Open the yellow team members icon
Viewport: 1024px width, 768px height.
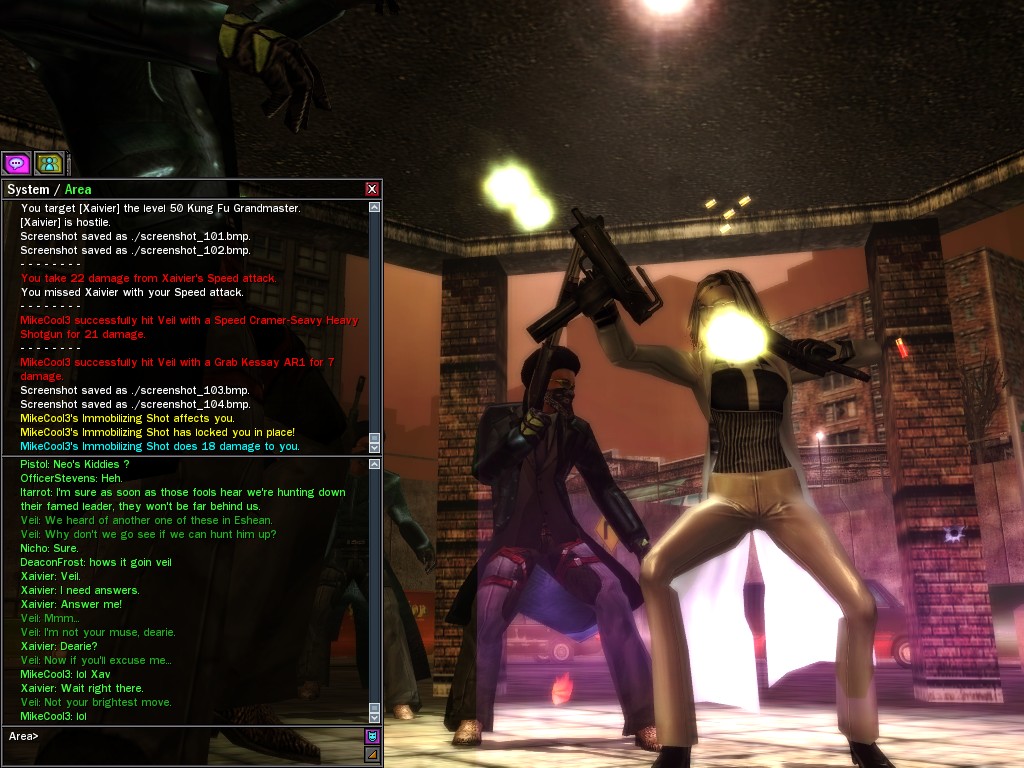point(49,163)
